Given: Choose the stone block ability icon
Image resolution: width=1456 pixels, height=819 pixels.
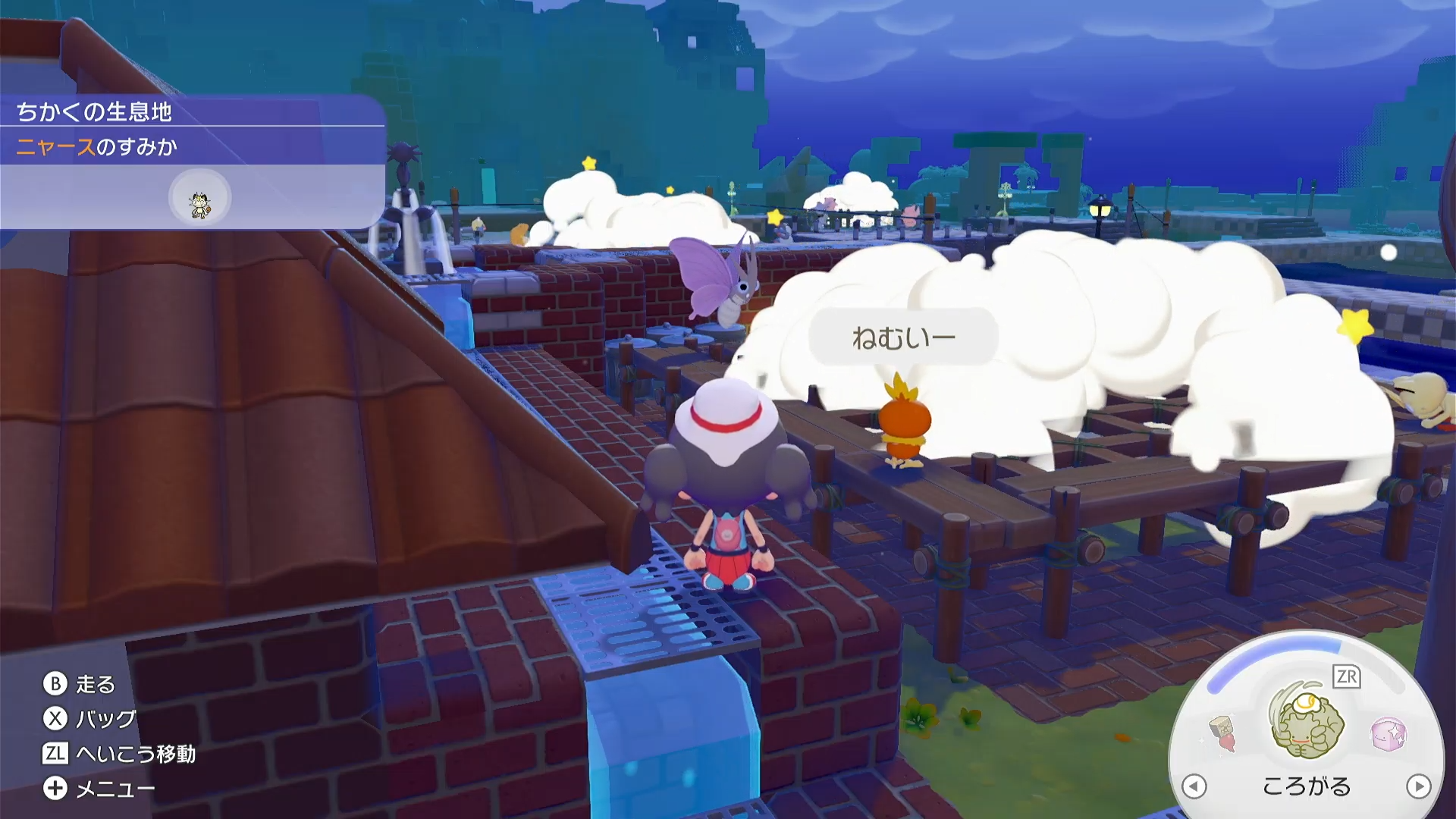Looking at the screenshot, I should point(1222,733).
